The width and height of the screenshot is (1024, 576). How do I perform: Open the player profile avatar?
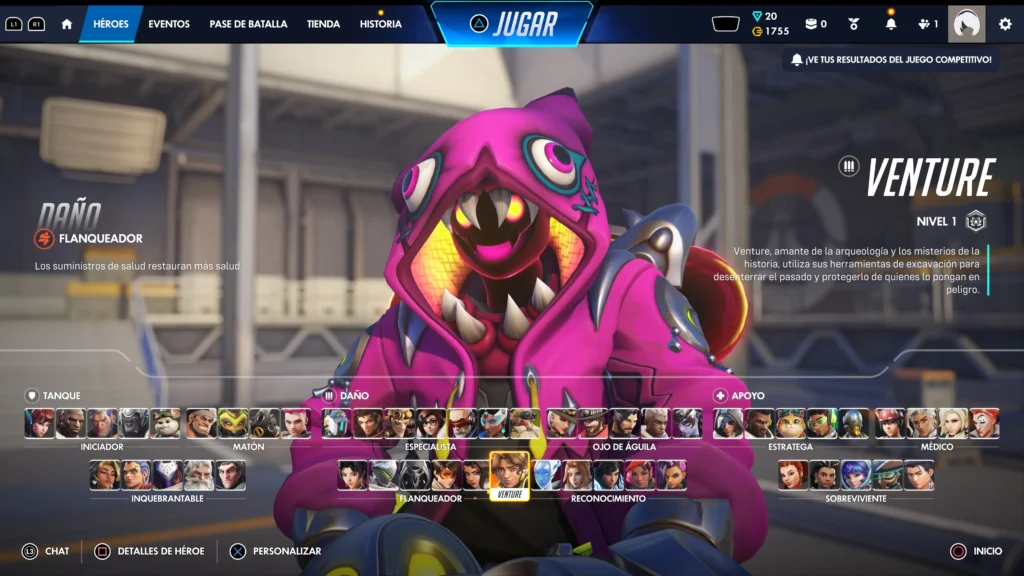pos(966,24)
